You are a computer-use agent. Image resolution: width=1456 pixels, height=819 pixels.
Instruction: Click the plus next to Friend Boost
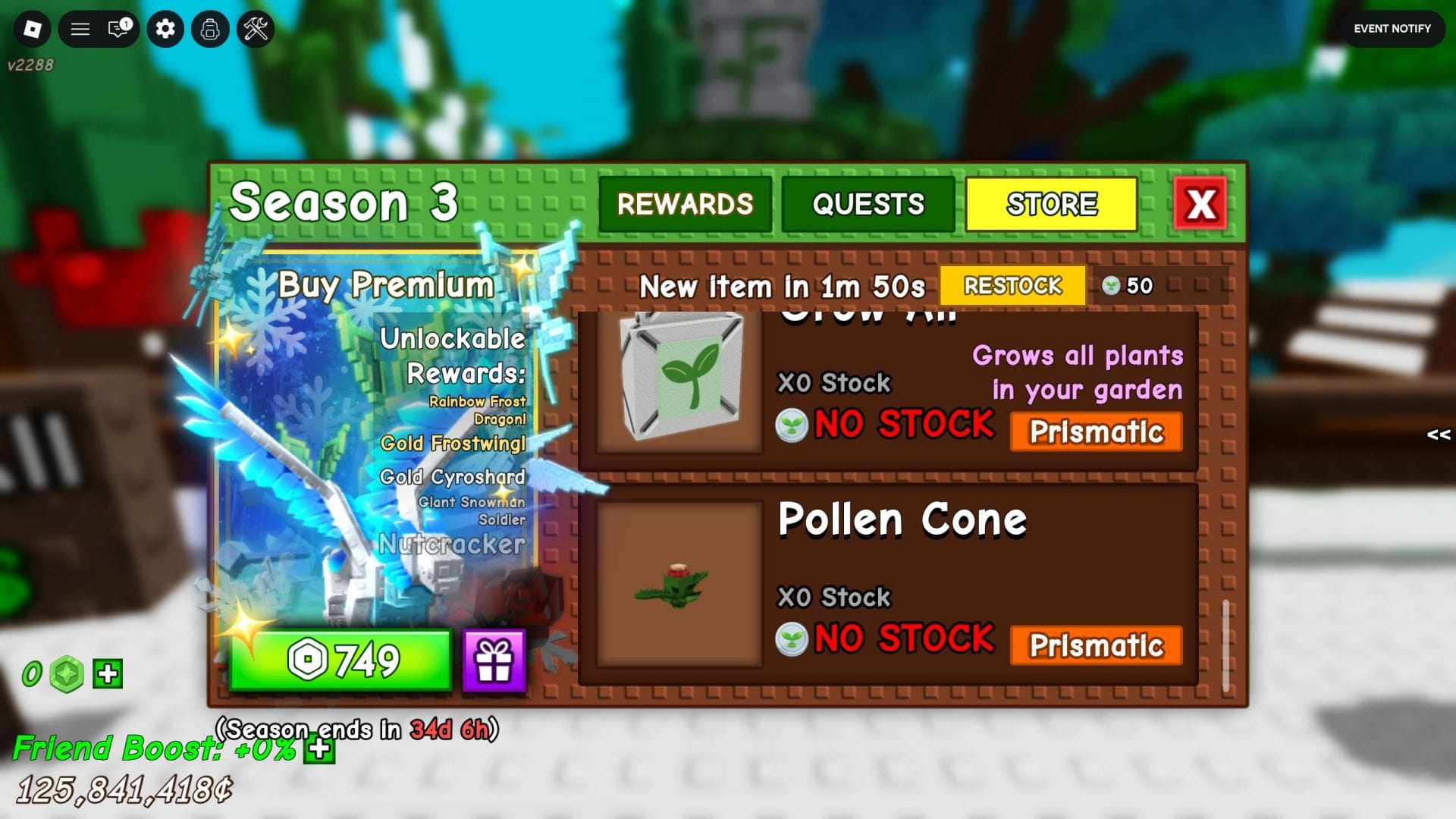[318, 749]
